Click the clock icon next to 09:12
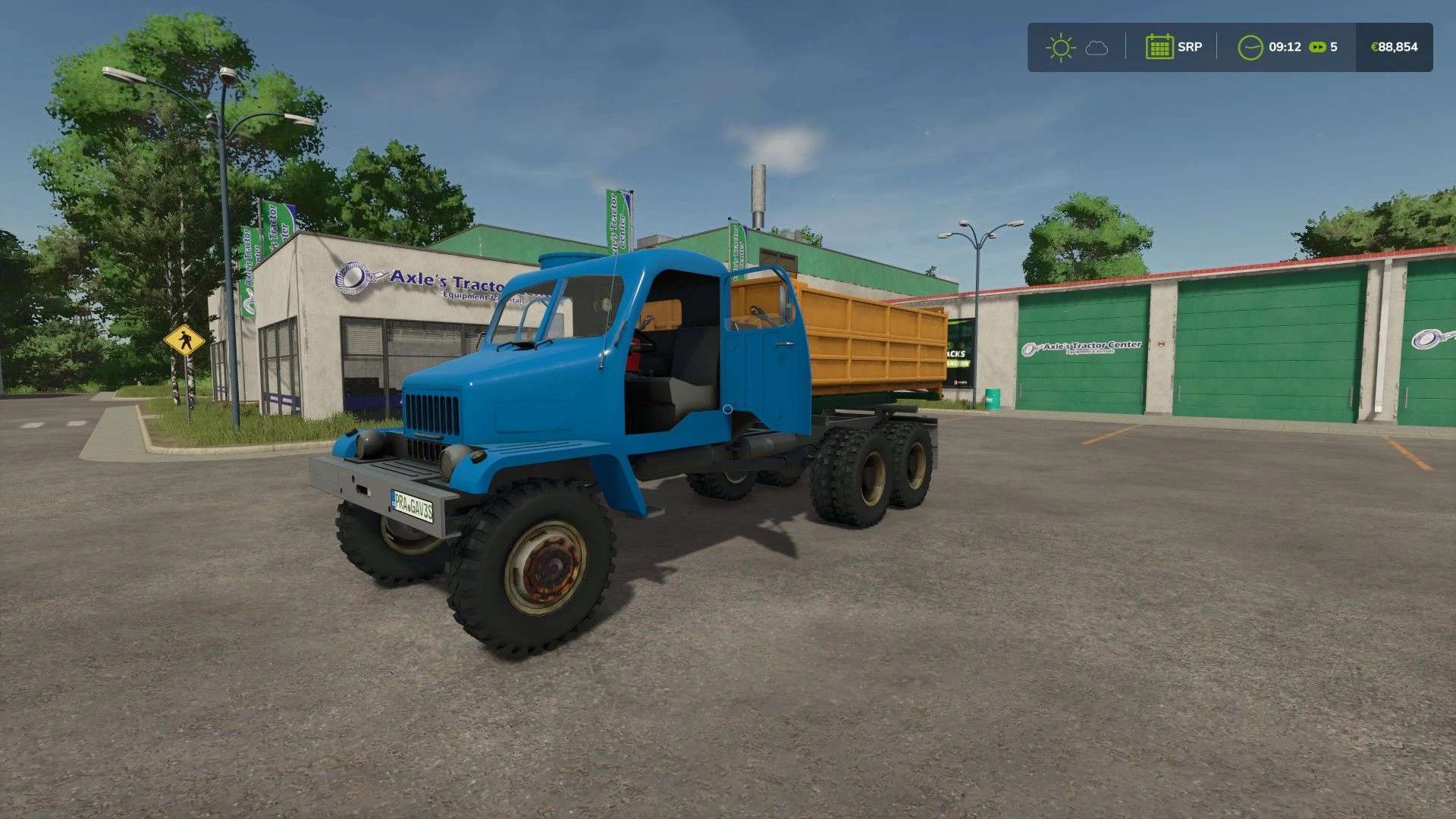Viewport: 1456px width, 819px height. [x=1251, y=47]
